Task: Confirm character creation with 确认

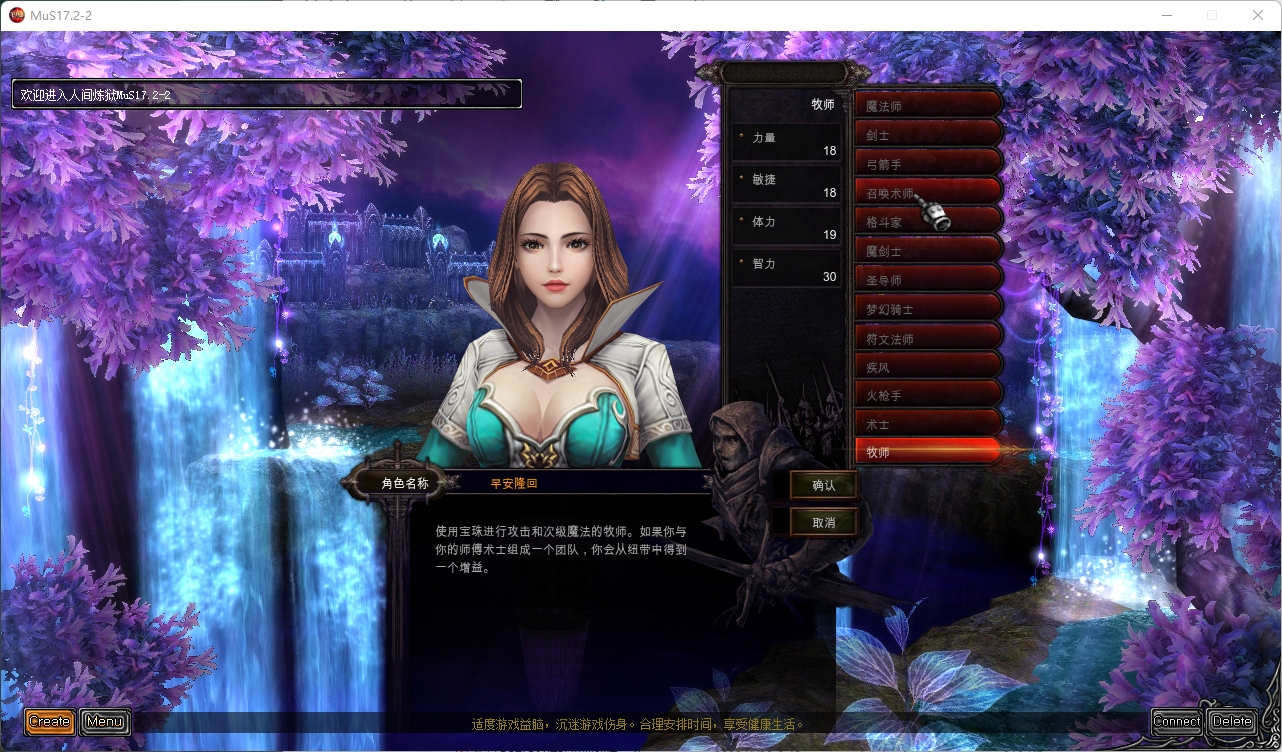Action: [x=824, y=486]
